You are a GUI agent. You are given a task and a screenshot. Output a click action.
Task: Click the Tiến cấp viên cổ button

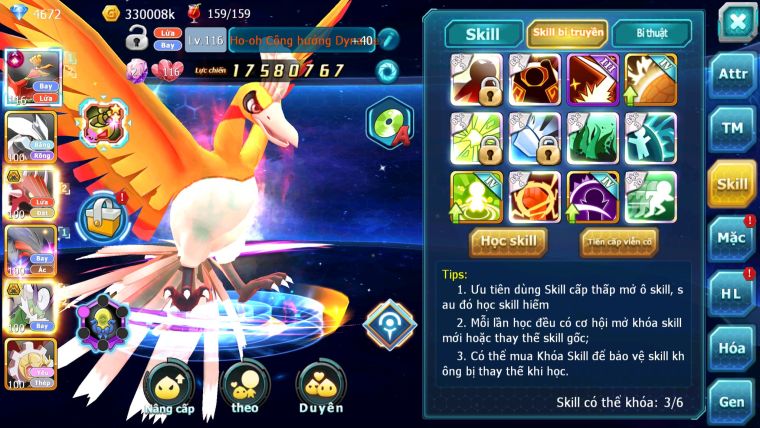point(618,241)
